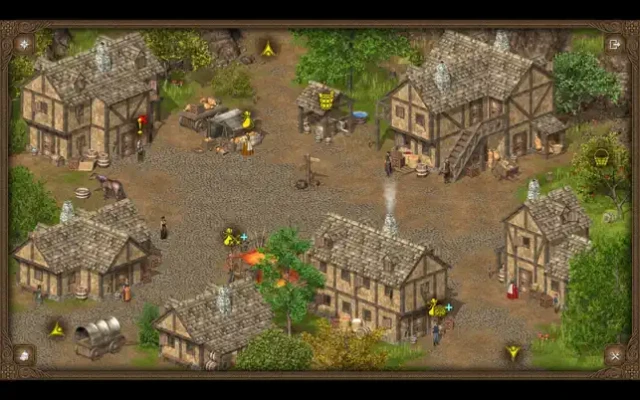This screenshot has width=640, height=400.
Task: Click the yellow marker next to the campfire
Action: pos(229,237)
